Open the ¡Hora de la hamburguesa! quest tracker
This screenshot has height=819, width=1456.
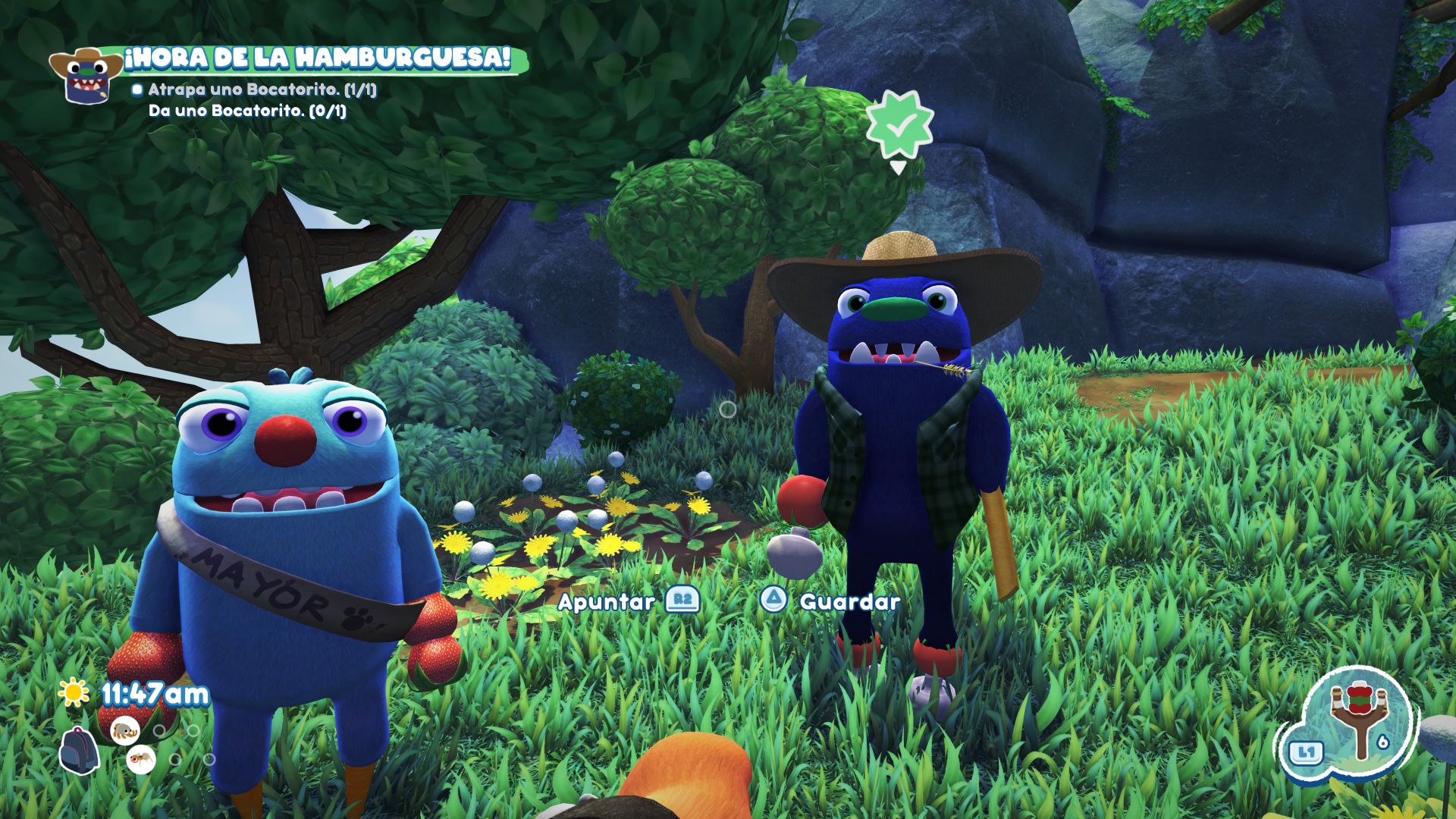click(x=317, y=58)
